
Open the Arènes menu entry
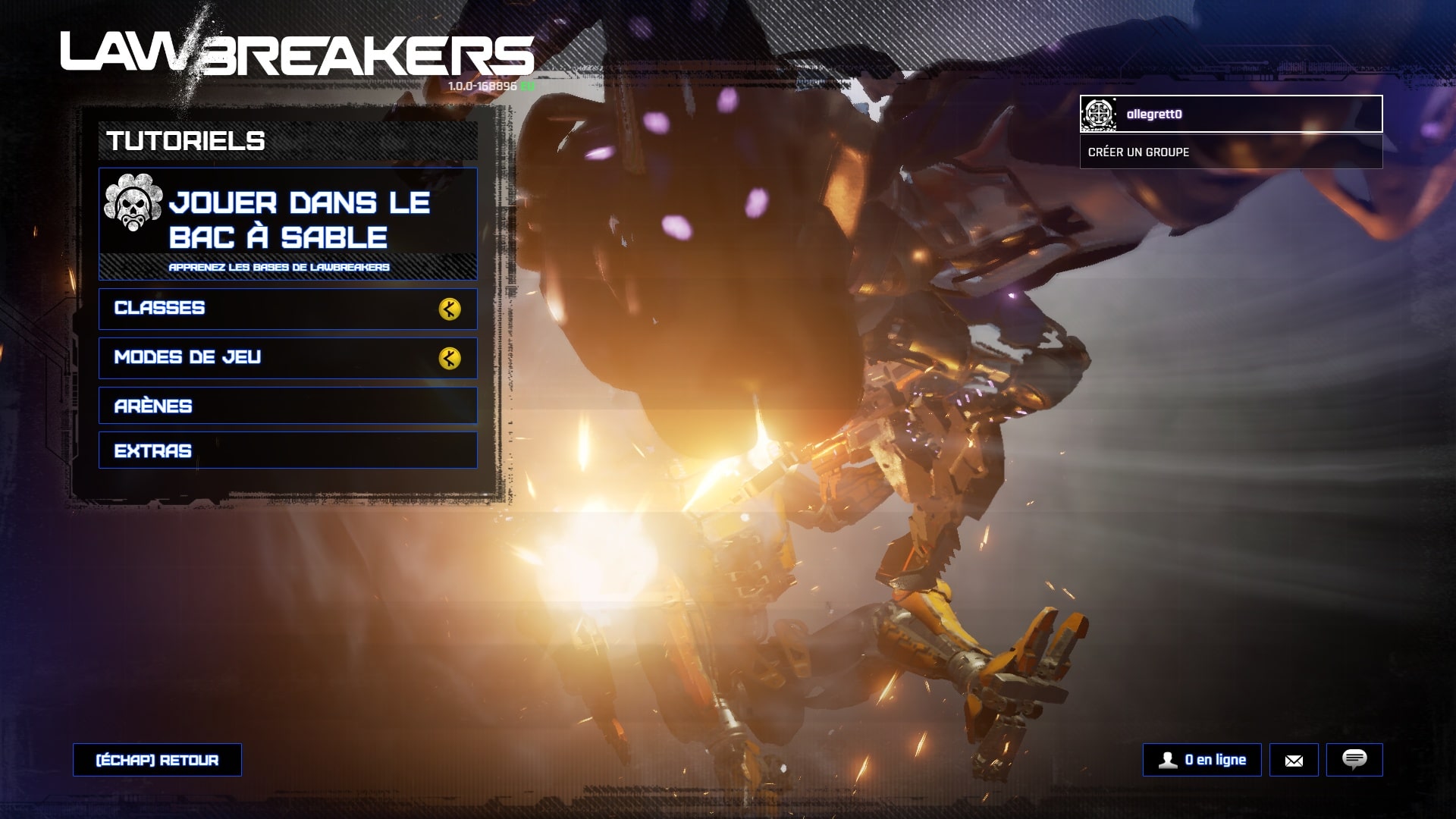[287, 406]
